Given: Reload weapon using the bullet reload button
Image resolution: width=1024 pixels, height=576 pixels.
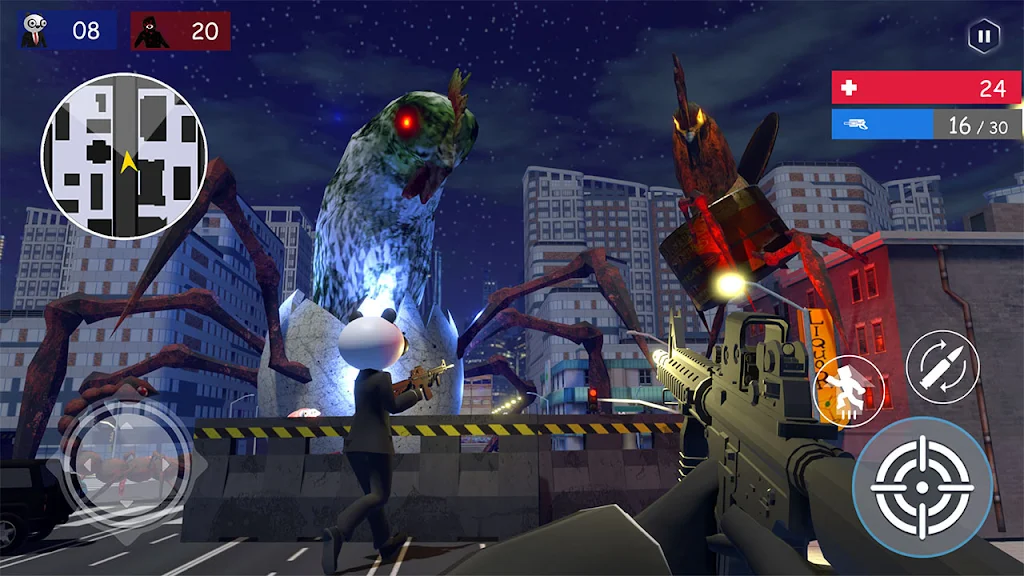Looking at the screenshot, I should tap(942, 367).
